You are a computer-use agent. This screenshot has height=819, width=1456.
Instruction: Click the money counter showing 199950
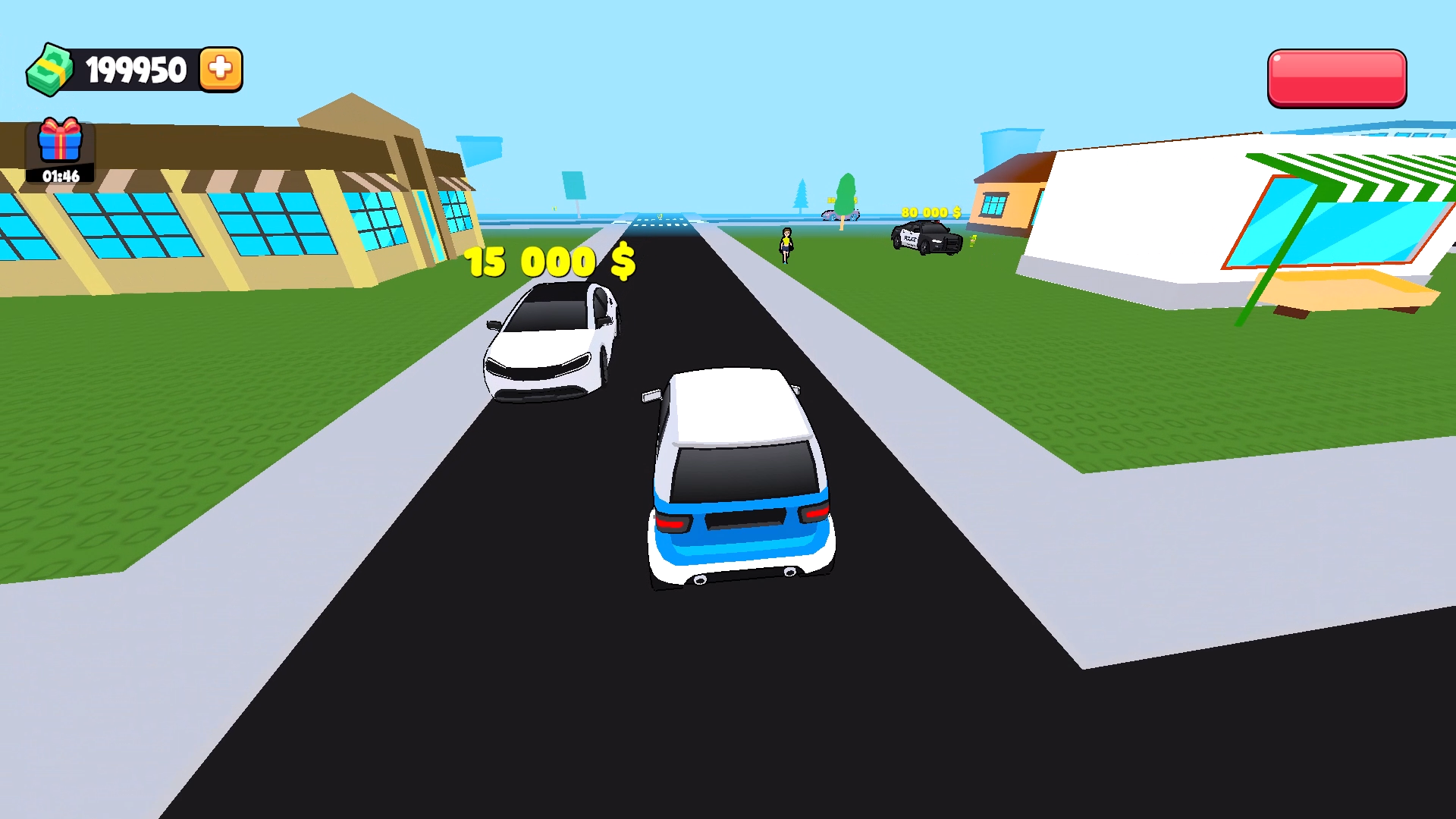(x=133, y=69)
